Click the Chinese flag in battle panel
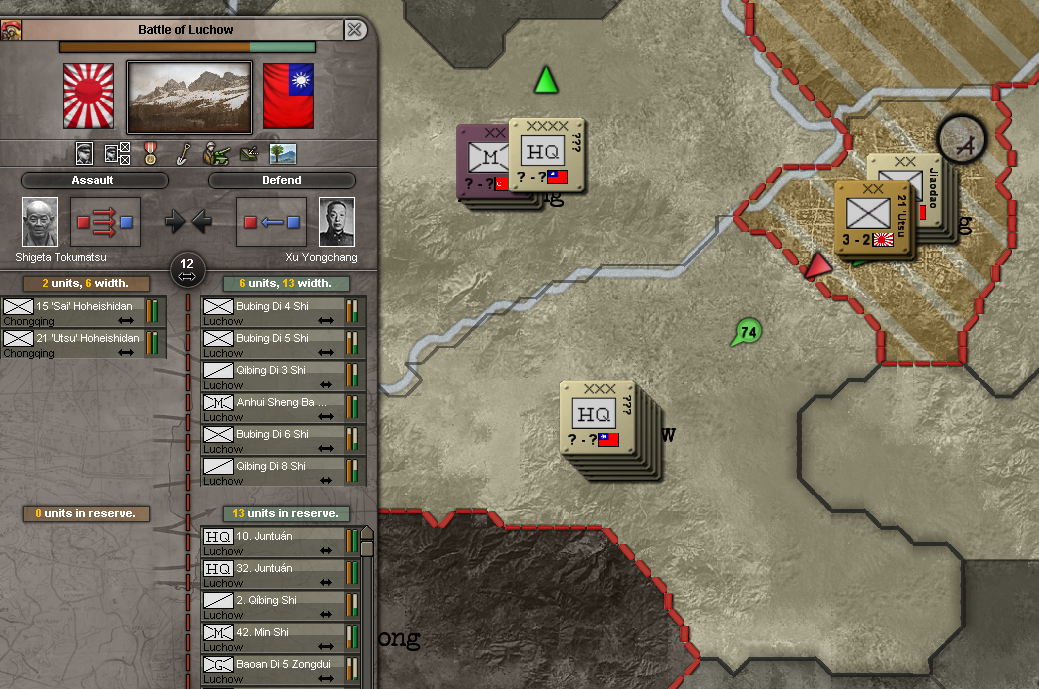1039x689 pixels. [288, 96]
